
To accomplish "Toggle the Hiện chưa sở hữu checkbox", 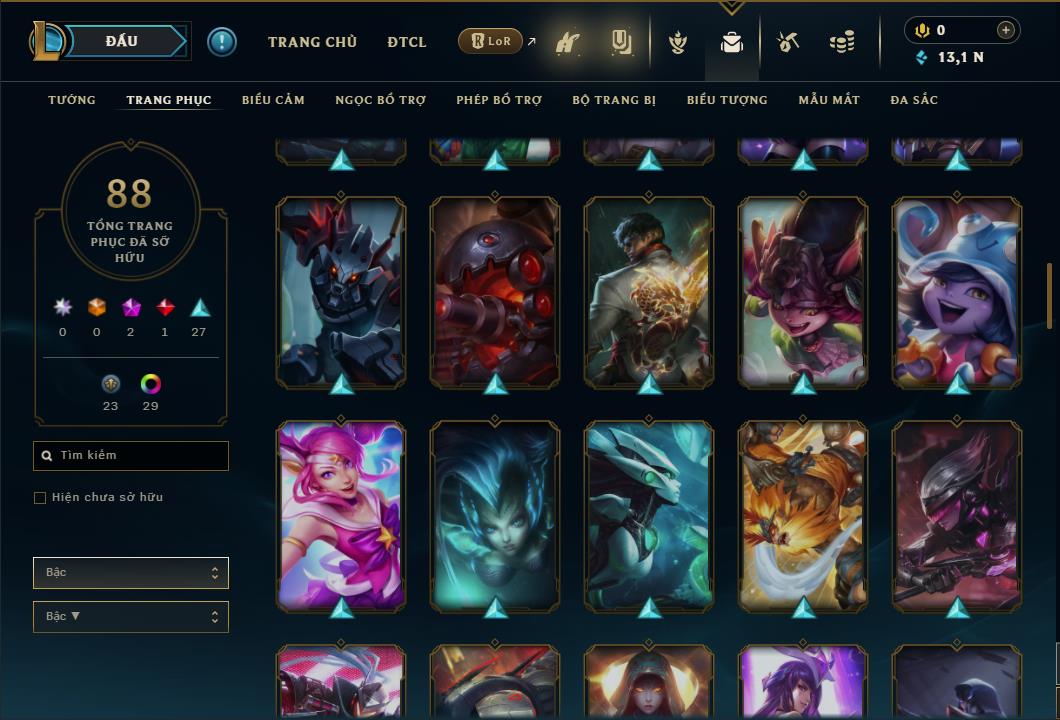I will click(x=40, y=498).
